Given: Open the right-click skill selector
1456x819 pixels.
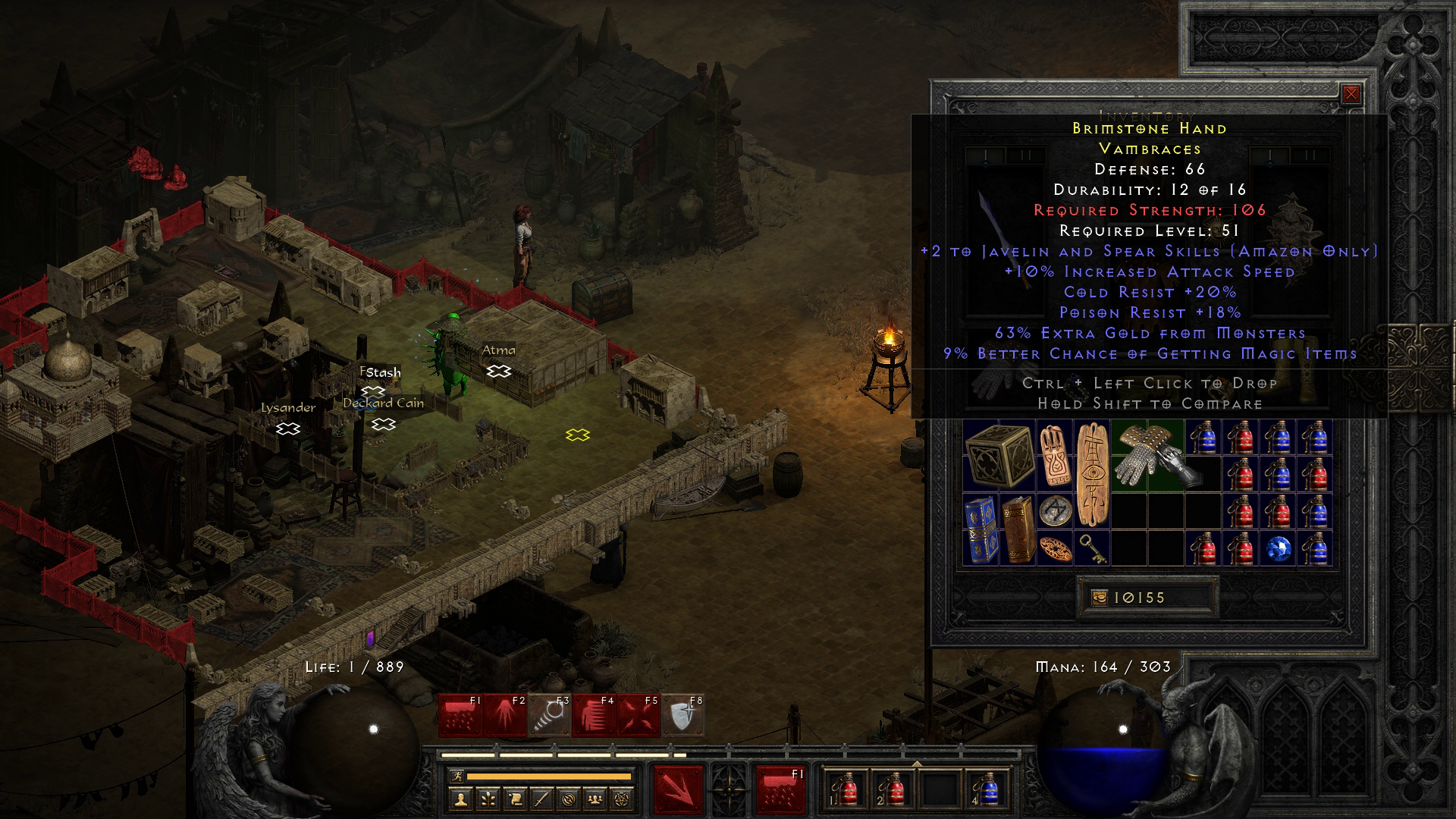Looking at the screenshot, I should (x=780, y=790).
